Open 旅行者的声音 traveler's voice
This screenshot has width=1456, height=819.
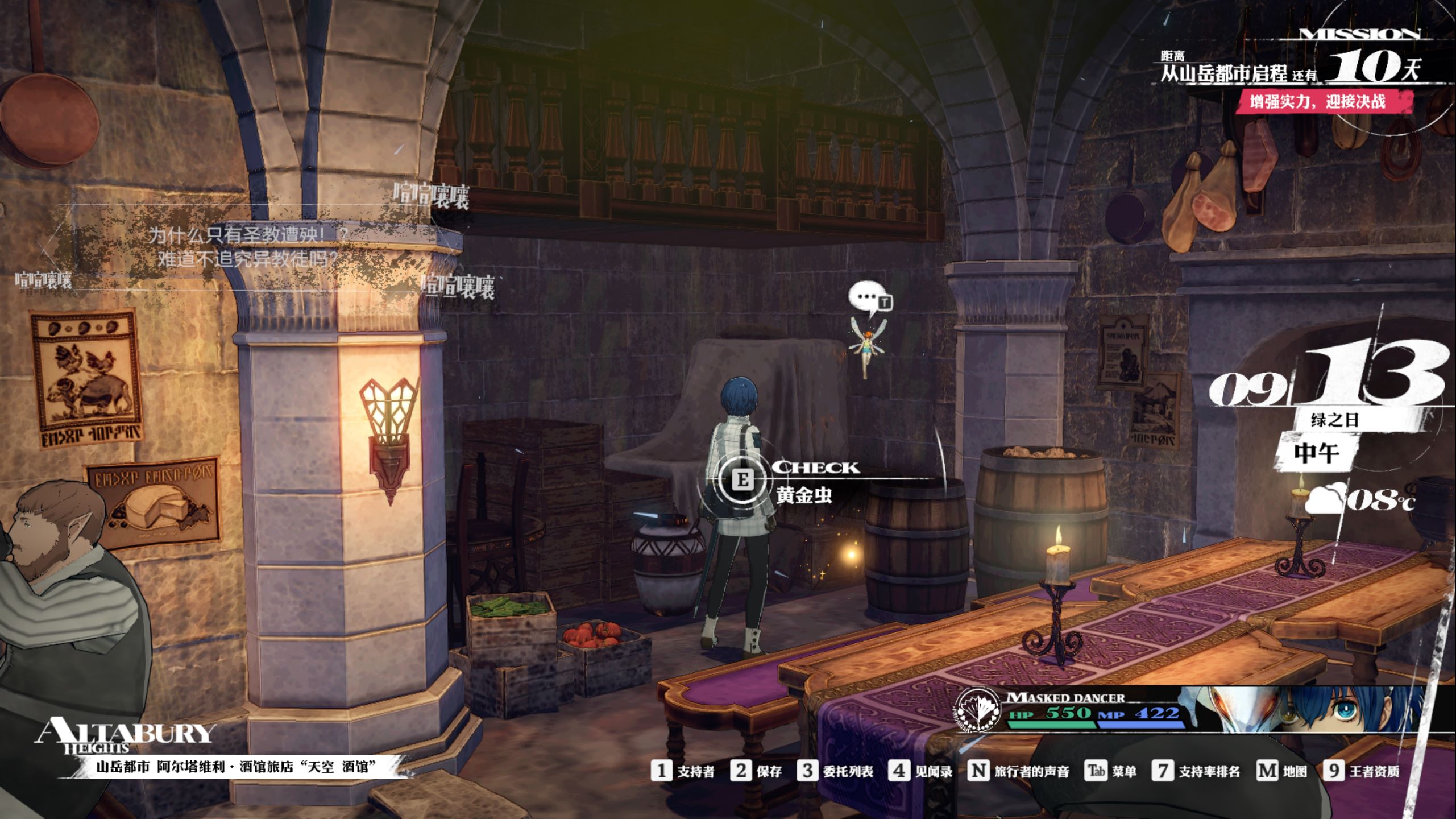[1018, 771]
